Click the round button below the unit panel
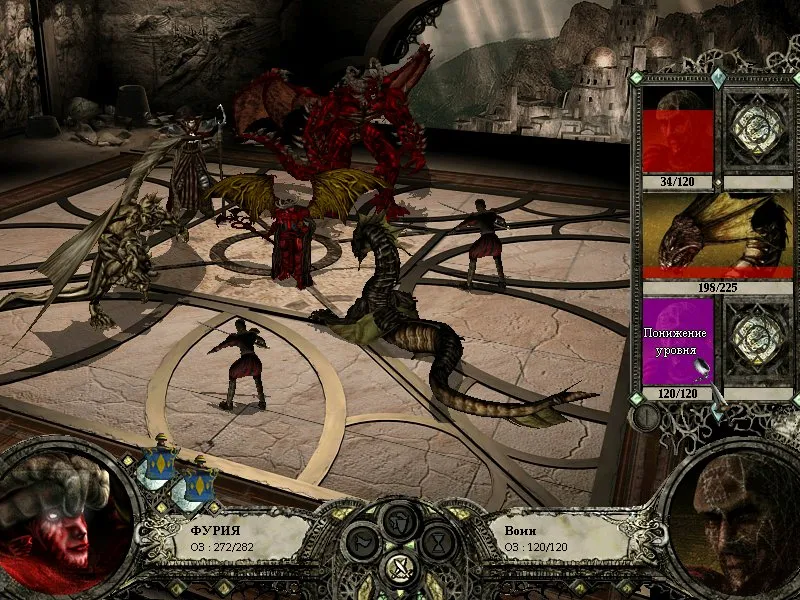 coord(646,416)
